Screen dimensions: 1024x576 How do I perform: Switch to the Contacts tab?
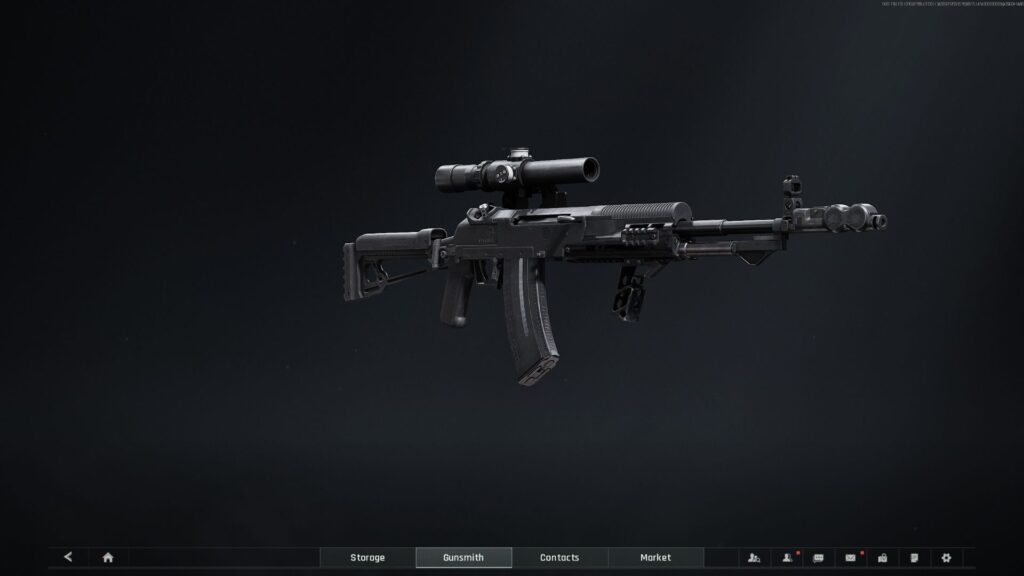pos(559,557)
